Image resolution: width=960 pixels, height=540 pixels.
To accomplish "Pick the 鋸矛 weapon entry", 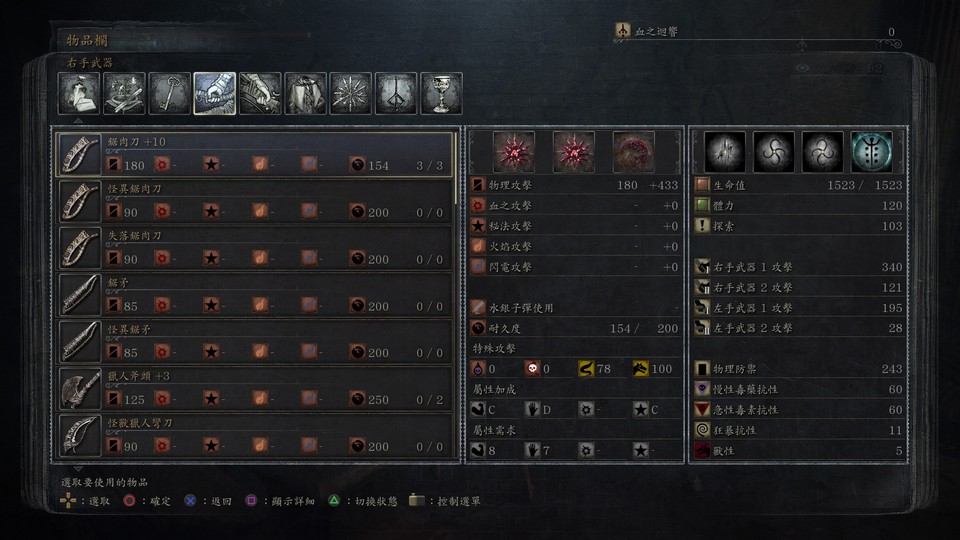I will point(255,295).
